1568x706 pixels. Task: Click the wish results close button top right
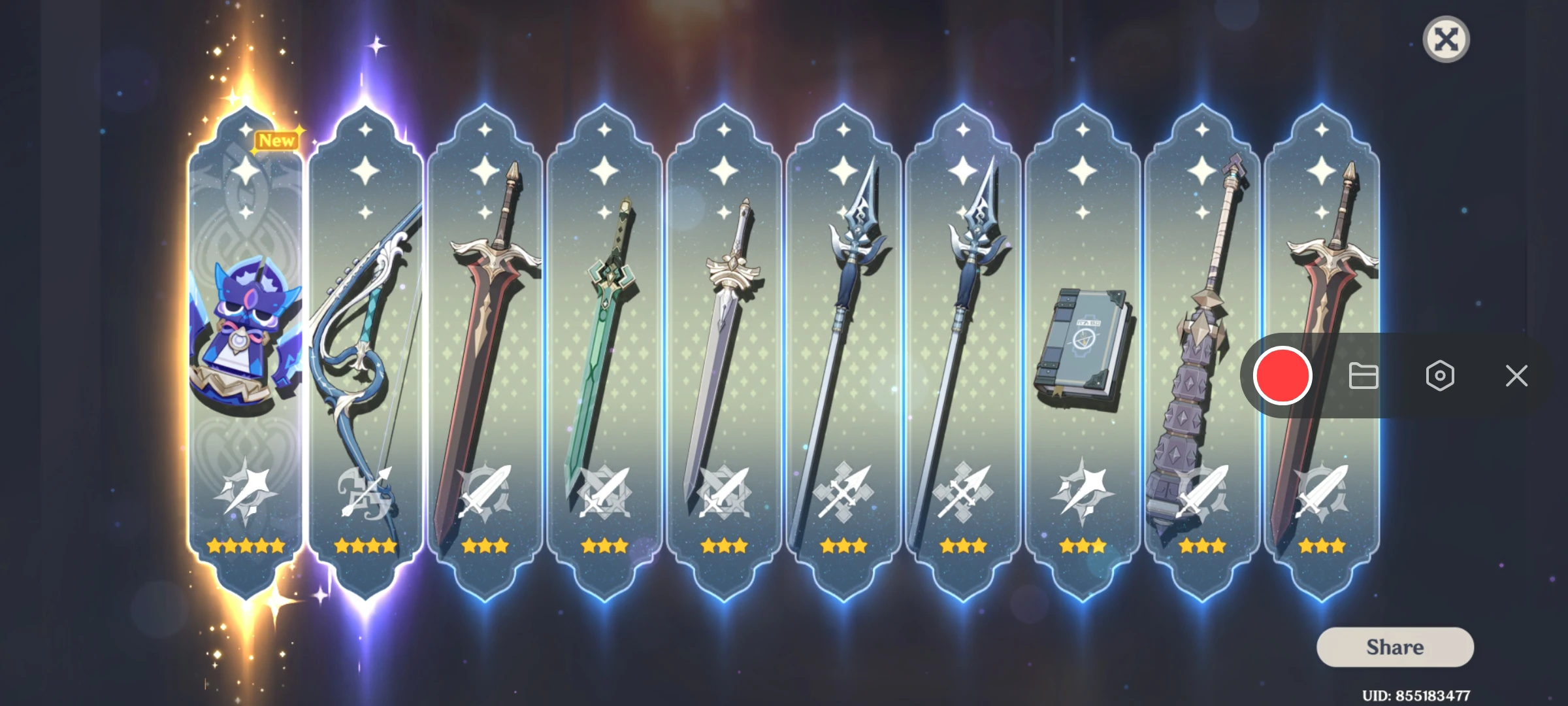click(1446, 41)
